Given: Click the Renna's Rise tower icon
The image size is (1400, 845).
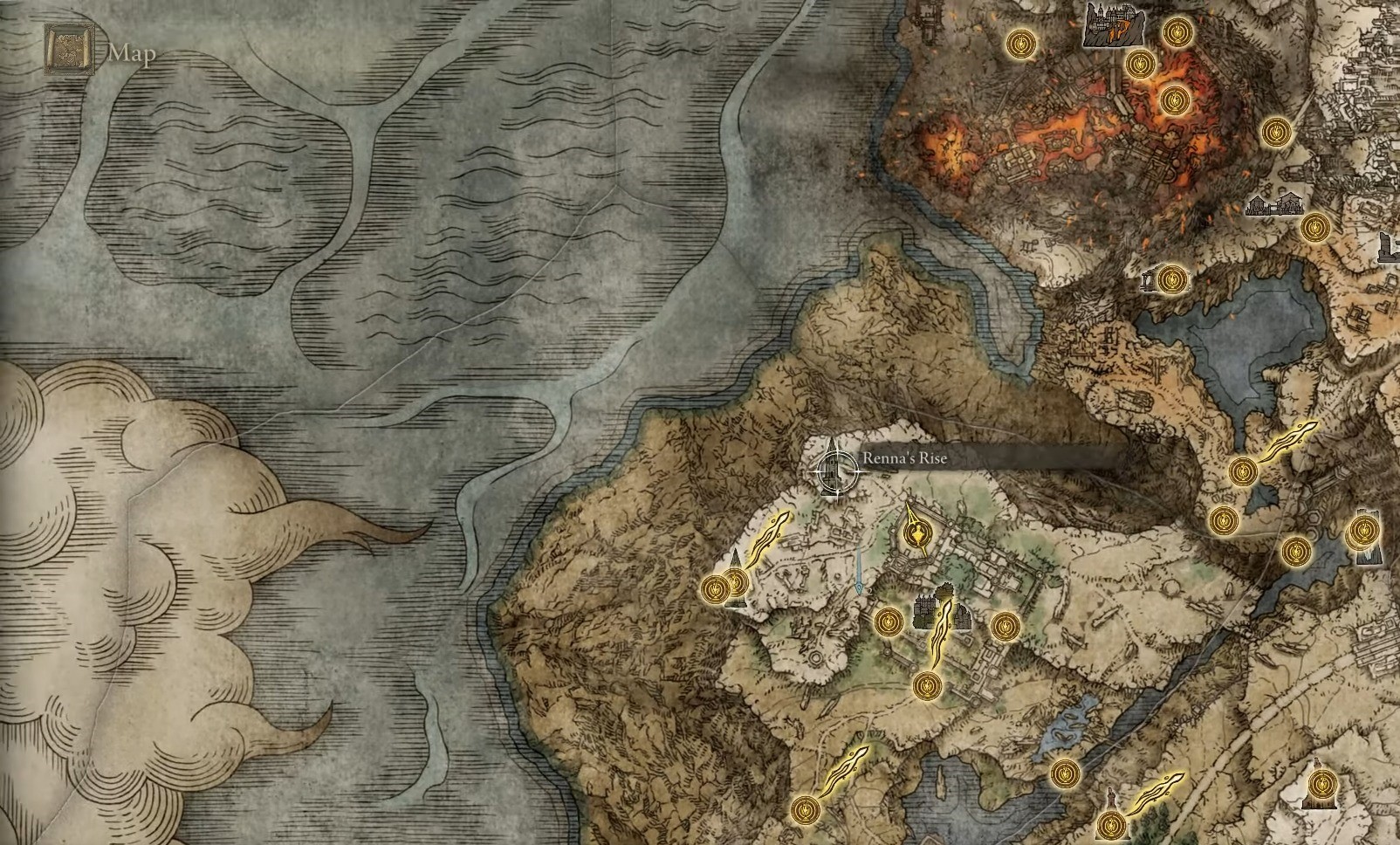Looking at the screenshot, I should click(x=834, y=467).
